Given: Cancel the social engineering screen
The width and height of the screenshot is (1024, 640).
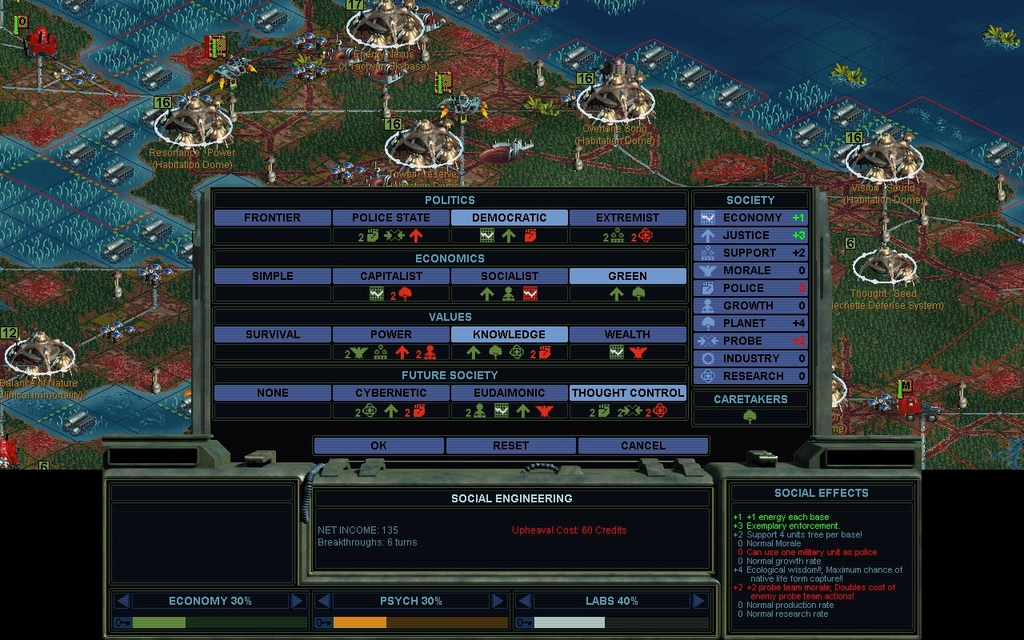Looking at the screenshot, I should 642,445.
